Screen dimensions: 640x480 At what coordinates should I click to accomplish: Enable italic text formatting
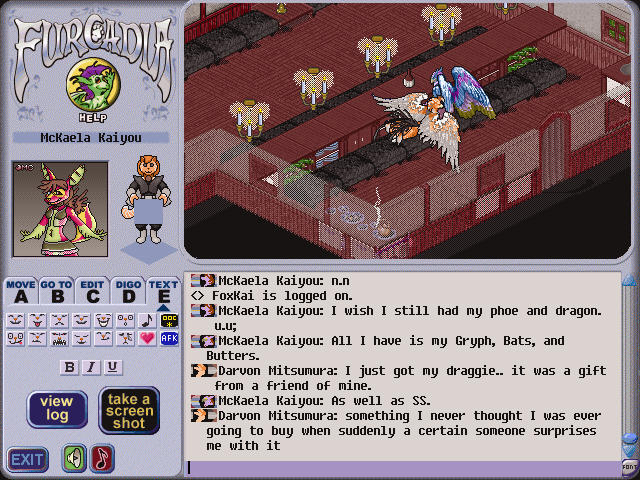[x=91, y=367]
